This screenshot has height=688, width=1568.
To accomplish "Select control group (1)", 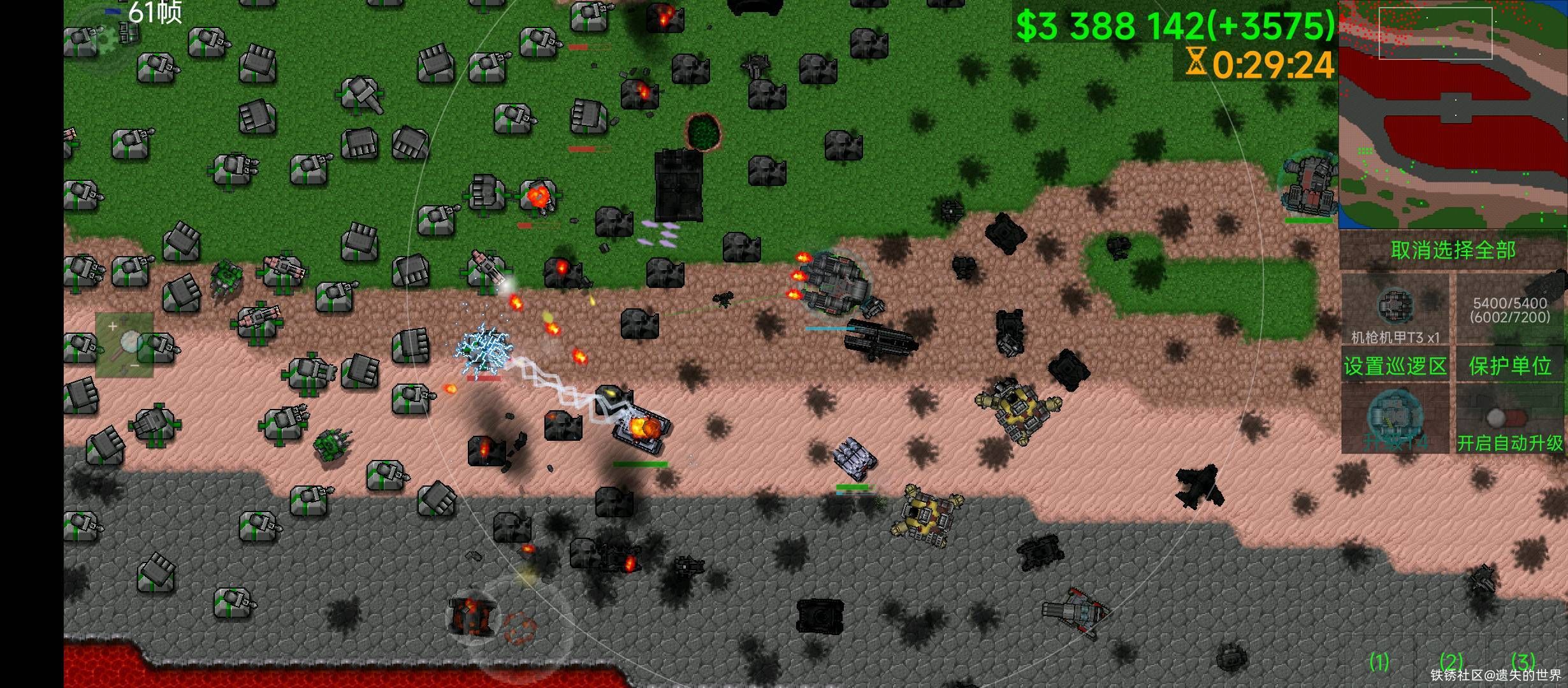I will [1379, 663].
